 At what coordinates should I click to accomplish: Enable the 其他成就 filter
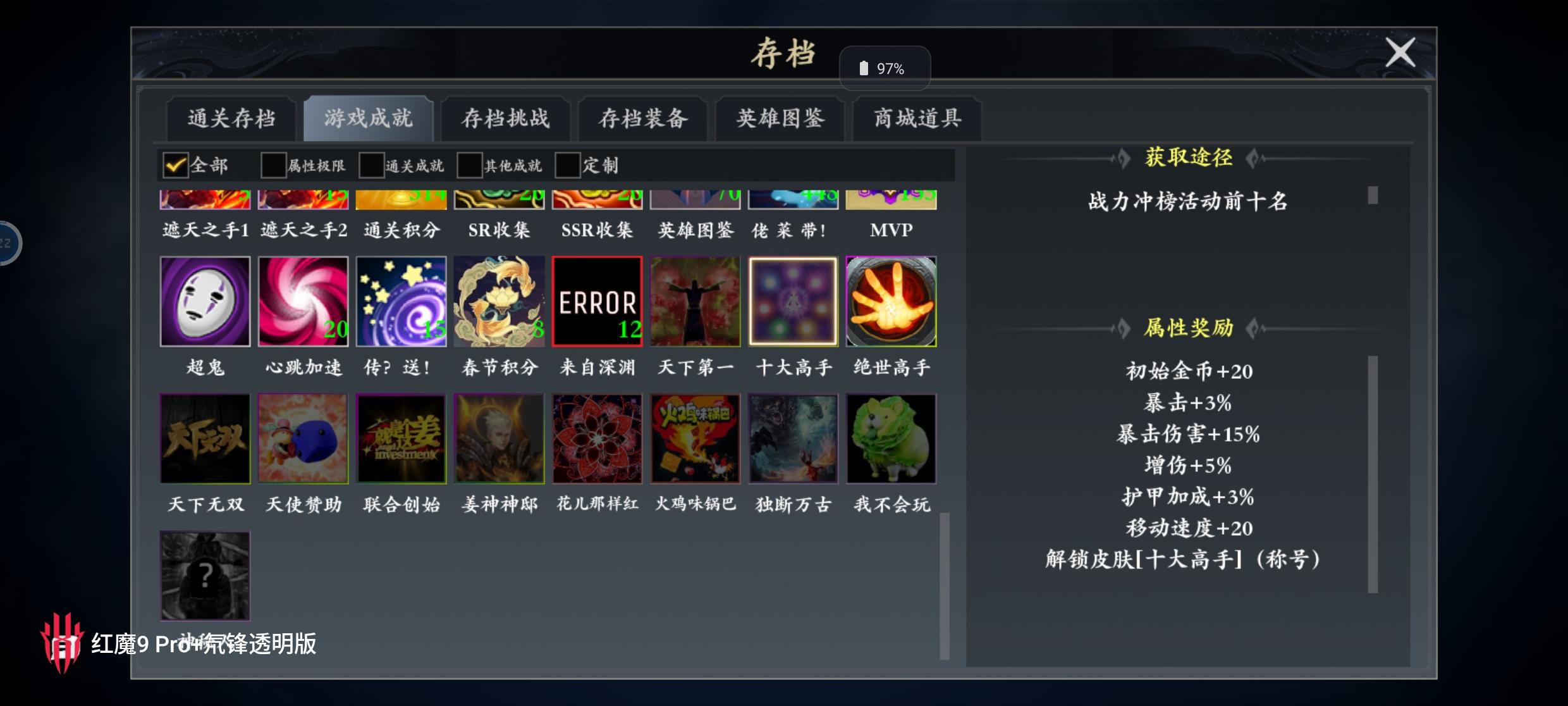pyautogui.click(x=468, y=164)
